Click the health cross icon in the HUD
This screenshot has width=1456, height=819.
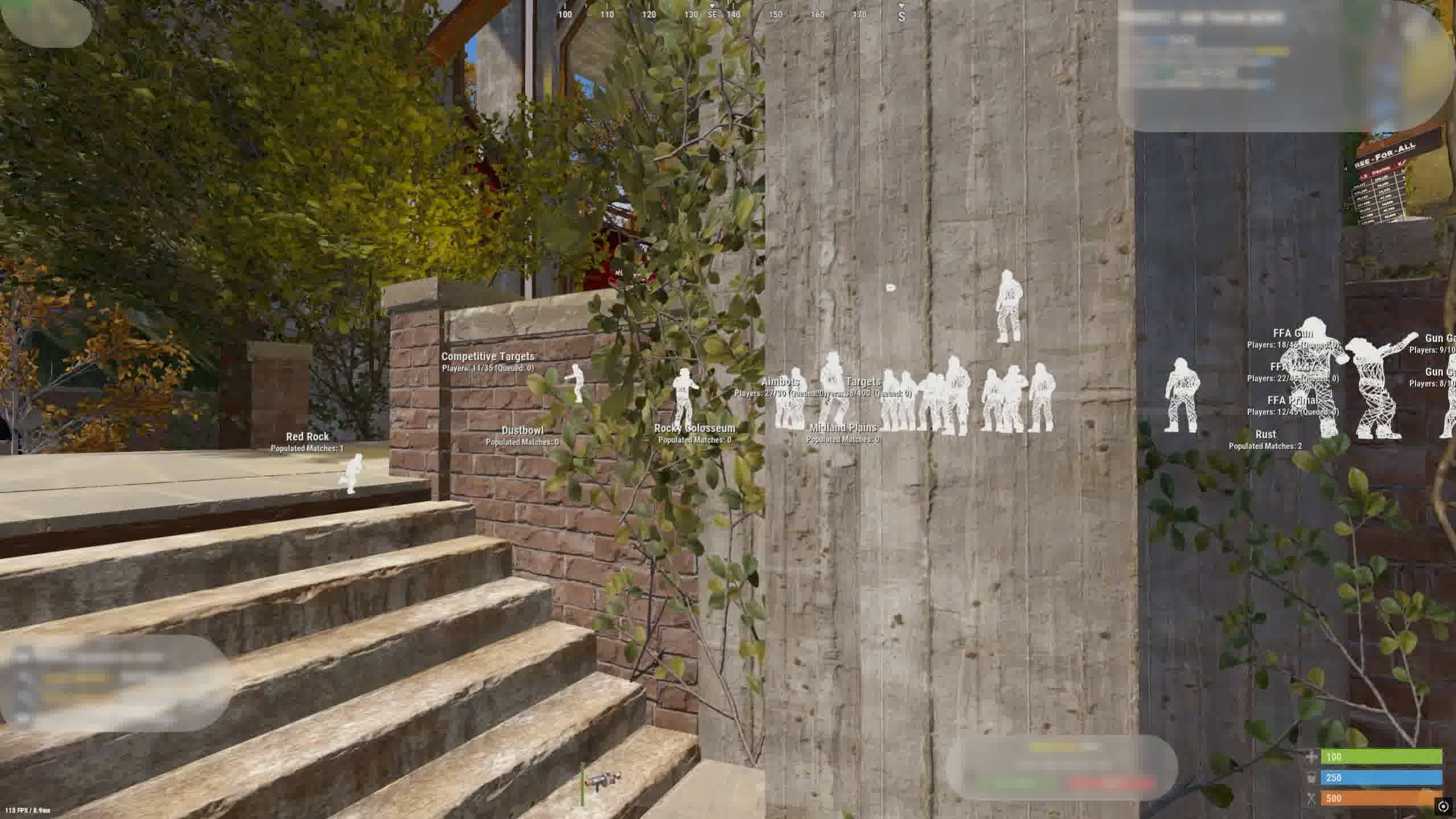coord(1311,757)
